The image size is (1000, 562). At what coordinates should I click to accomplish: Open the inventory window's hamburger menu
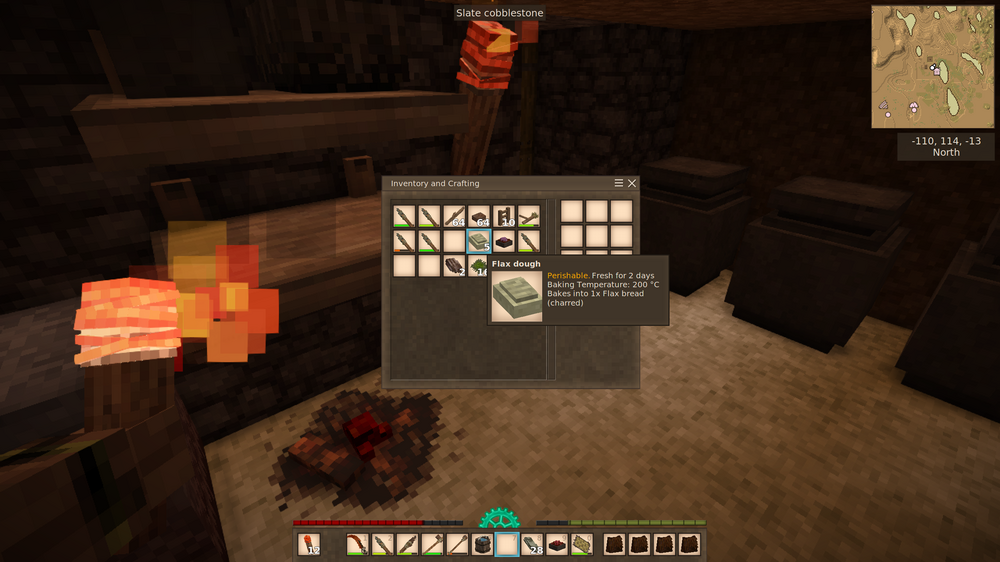coord(619,184)
